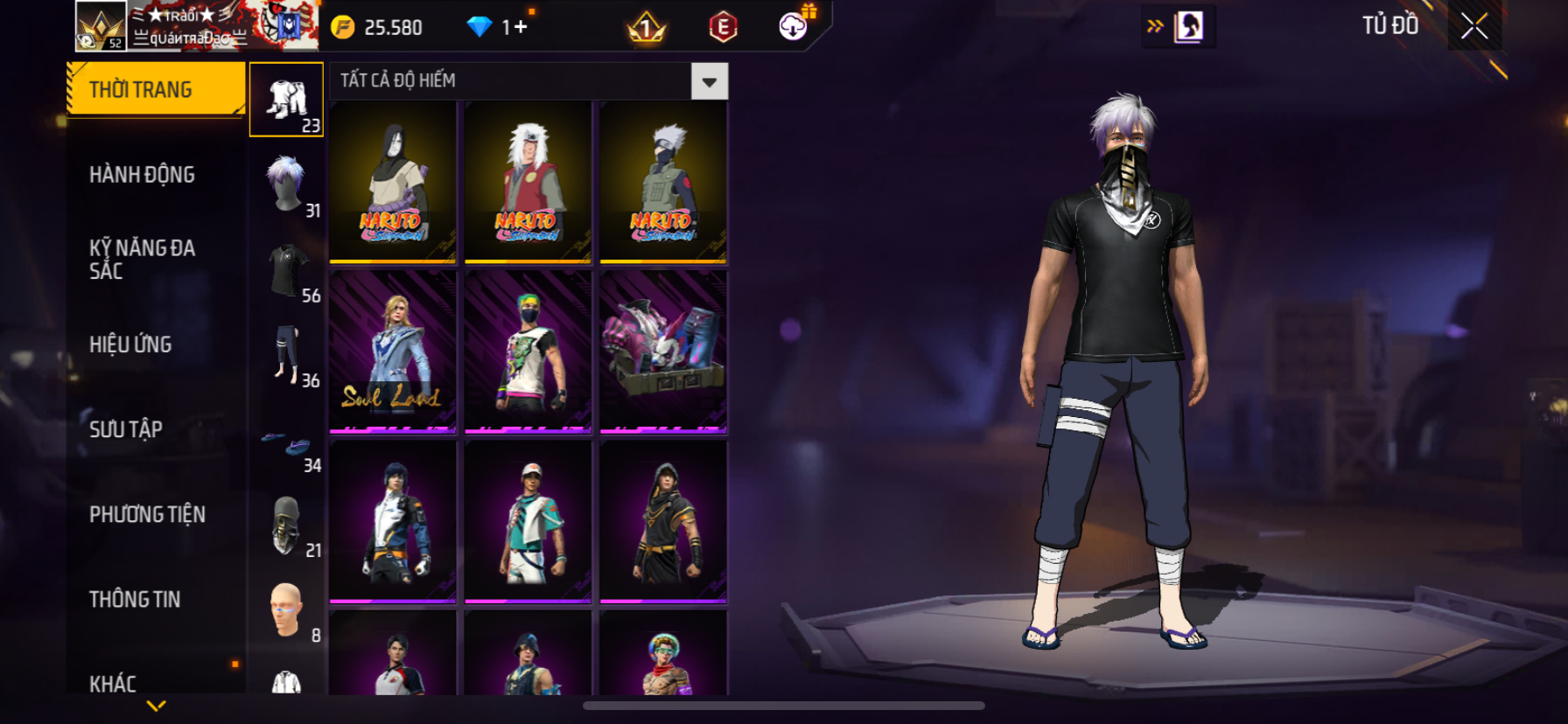This screenshot has height=724, width=1568.
Task: Add diamonds with the plus button
Action: (521, 27)
